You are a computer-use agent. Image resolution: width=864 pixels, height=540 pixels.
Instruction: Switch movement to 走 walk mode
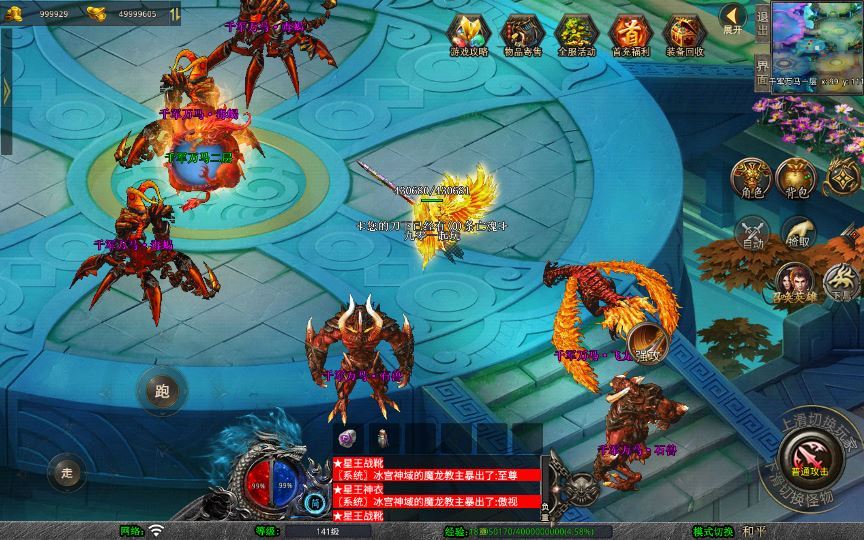click(x=67, y=470)
